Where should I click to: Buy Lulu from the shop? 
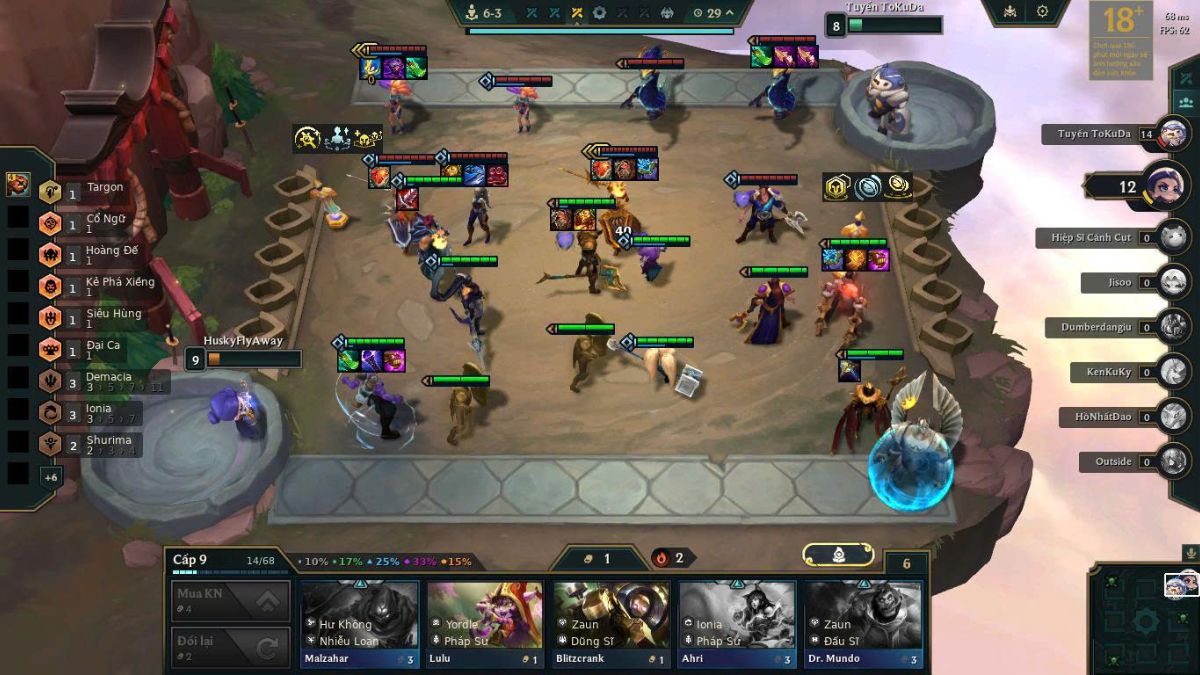click(x=485, y=623)
